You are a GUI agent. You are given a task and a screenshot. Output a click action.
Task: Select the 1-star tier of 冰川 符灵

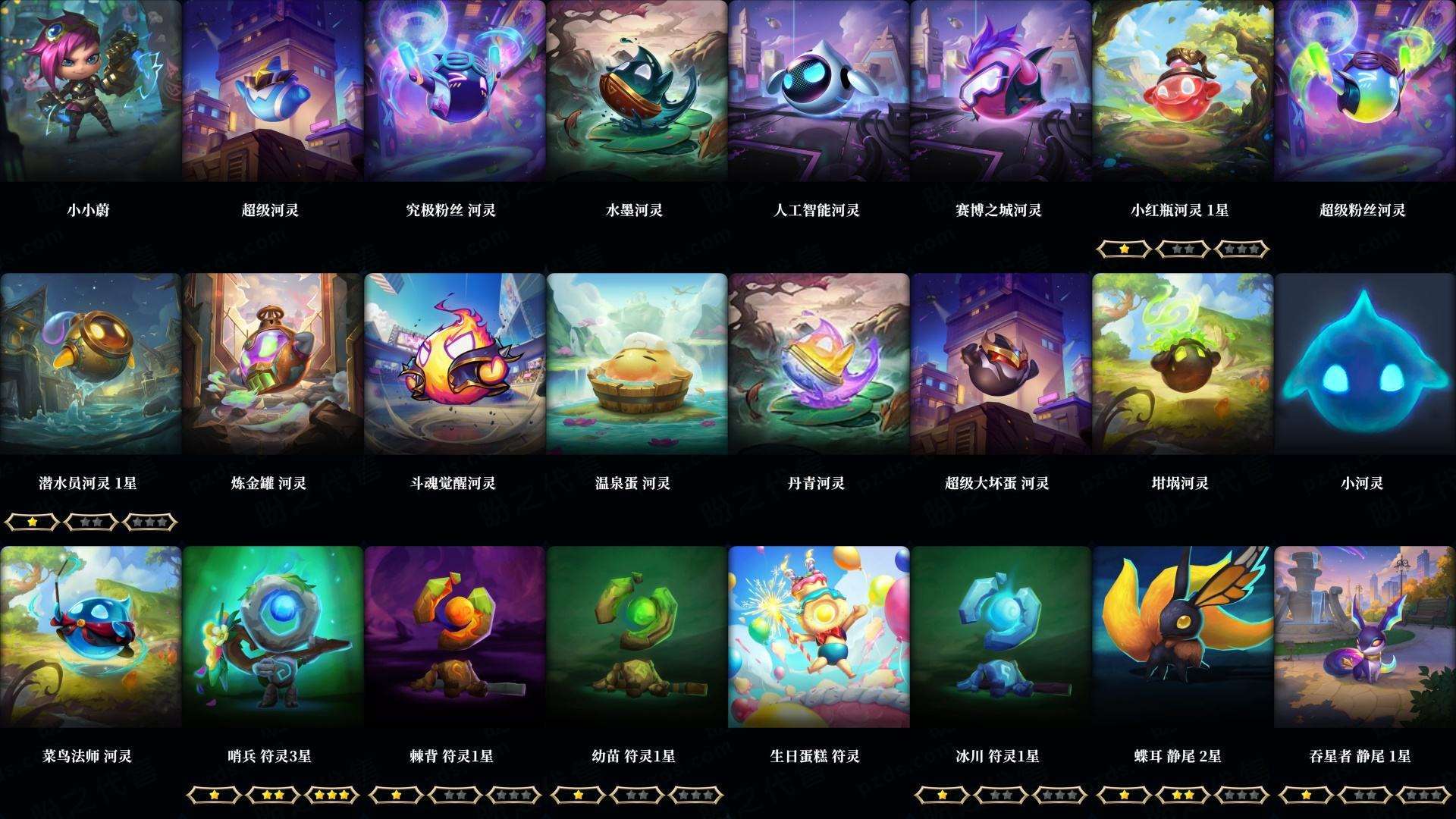(x=940, y=795)
